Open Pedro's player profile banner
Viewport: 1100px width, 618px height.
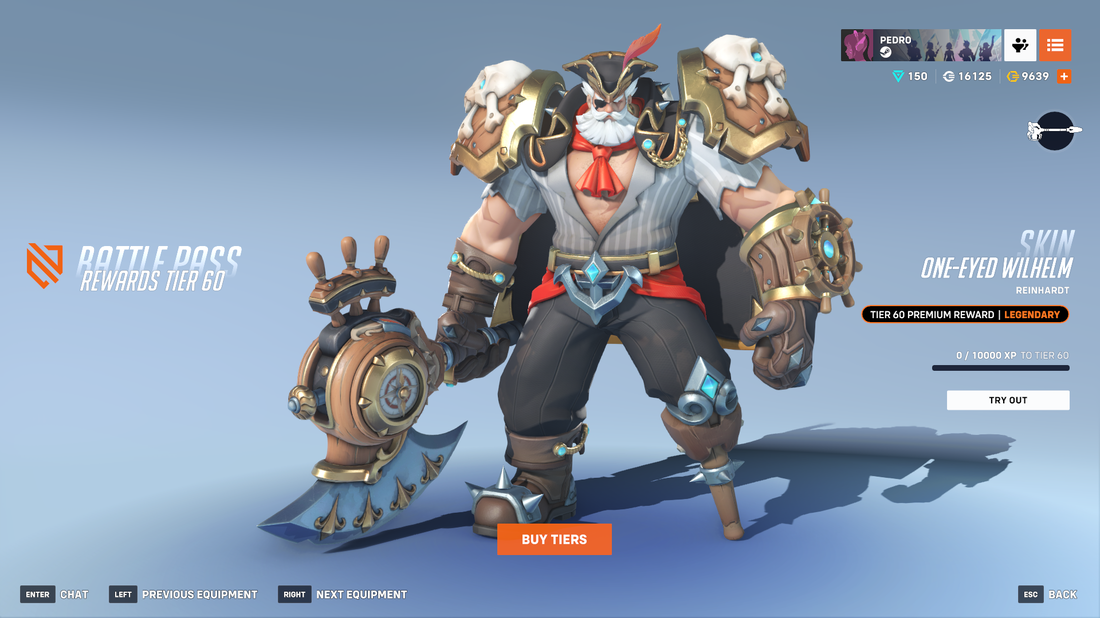920,45
